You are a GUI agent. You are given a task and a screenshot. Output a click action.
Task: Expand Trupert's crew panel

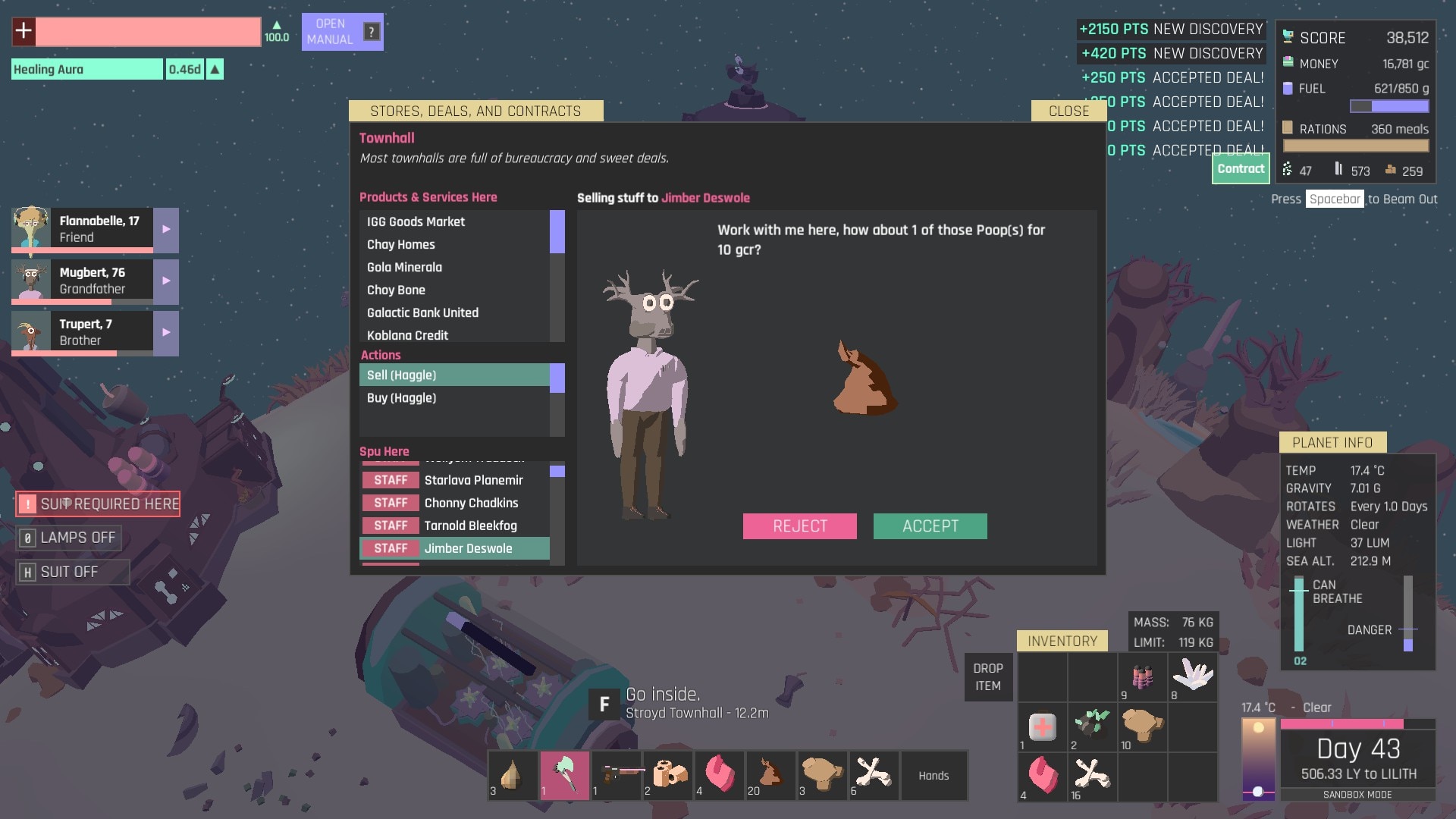coord(166,332)
